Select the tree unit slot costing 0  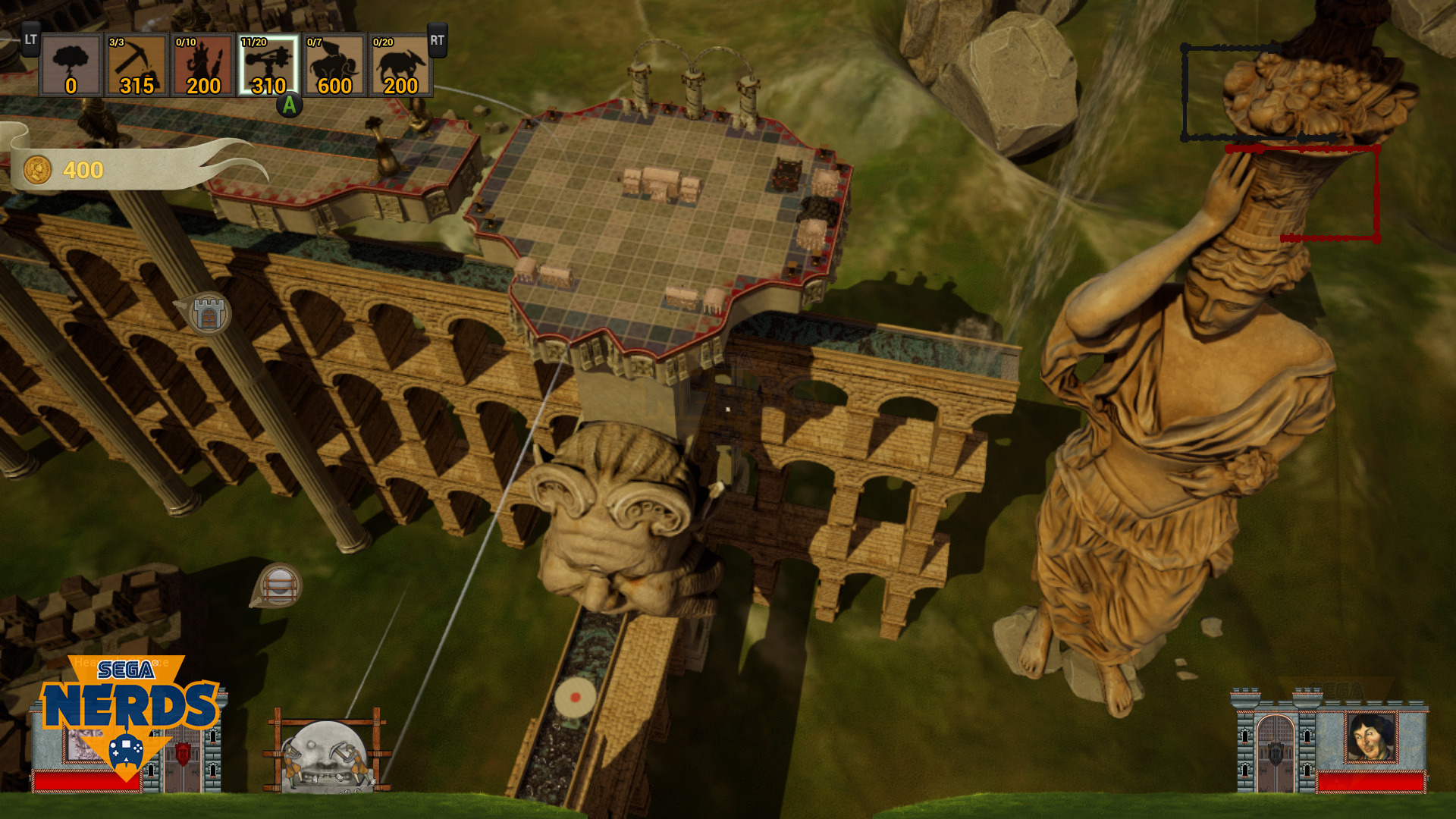(x=71, y=65)
